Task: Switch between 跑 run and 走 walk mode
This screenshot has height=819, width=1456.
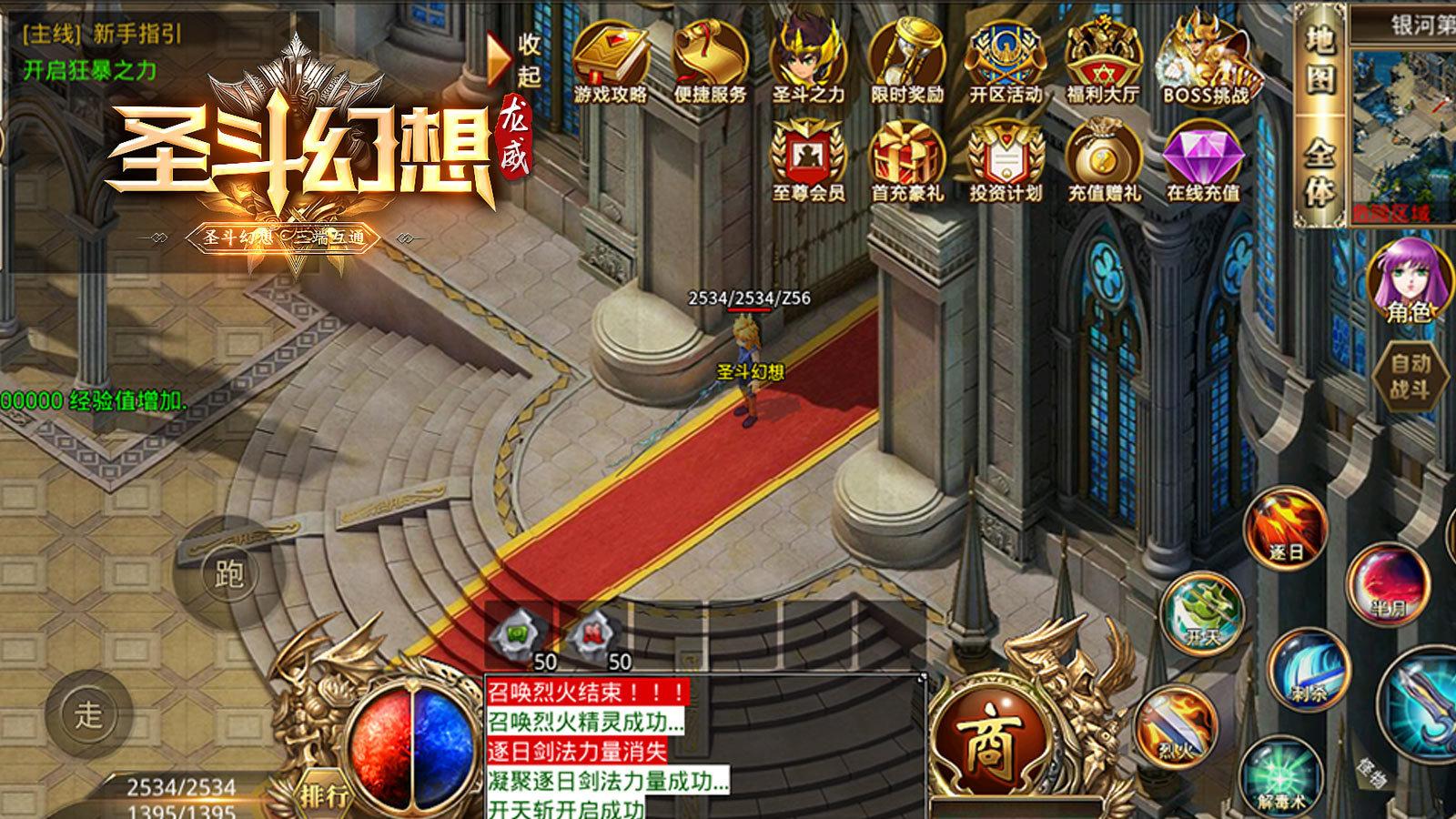Action: tap(231, 573)
